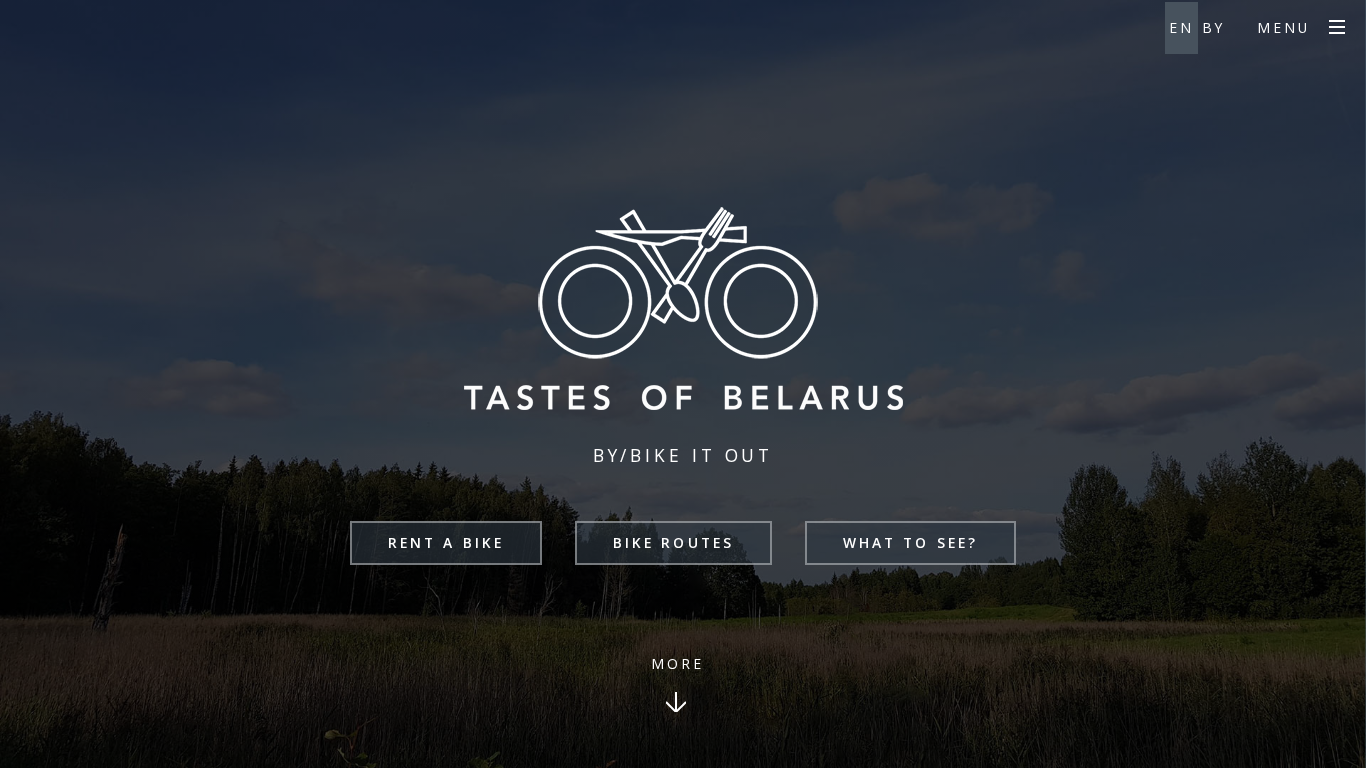The height and width of the screenshot is (768, 1366).
Task: Select the What to See? button
Action: 910,543
